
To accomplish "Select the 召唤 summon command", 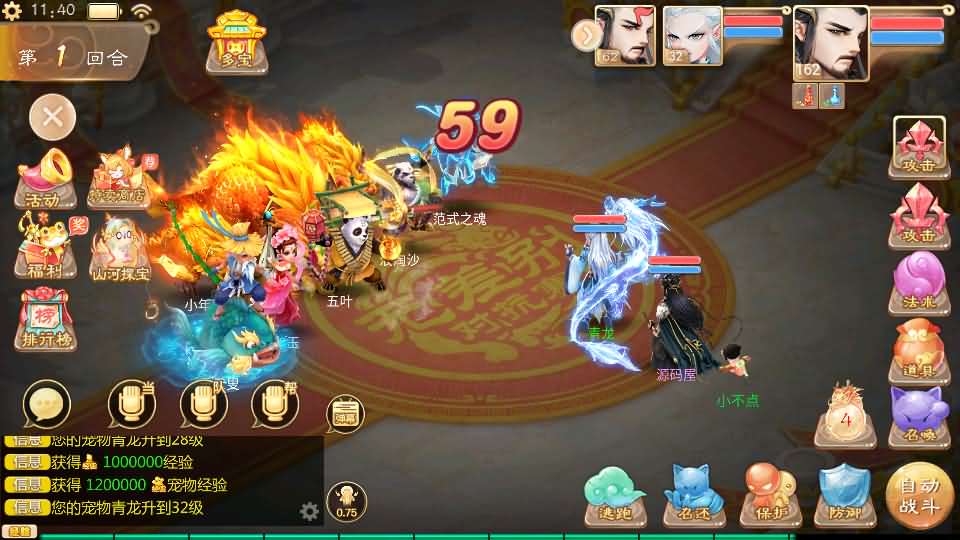I will [x=919, y=415].
